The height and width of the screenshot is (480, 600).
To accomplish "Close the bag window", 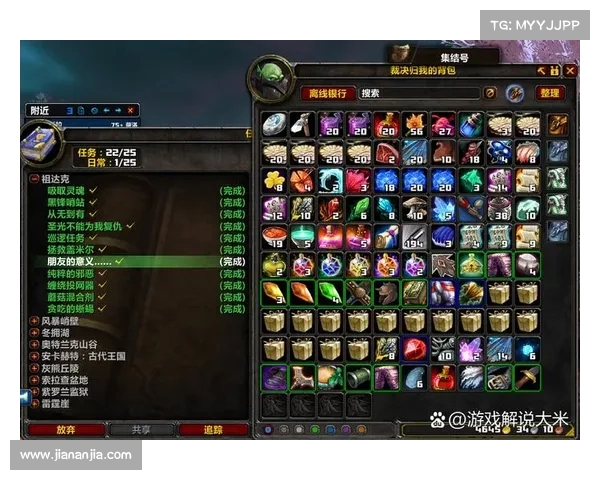I will (x=570, y=71).
